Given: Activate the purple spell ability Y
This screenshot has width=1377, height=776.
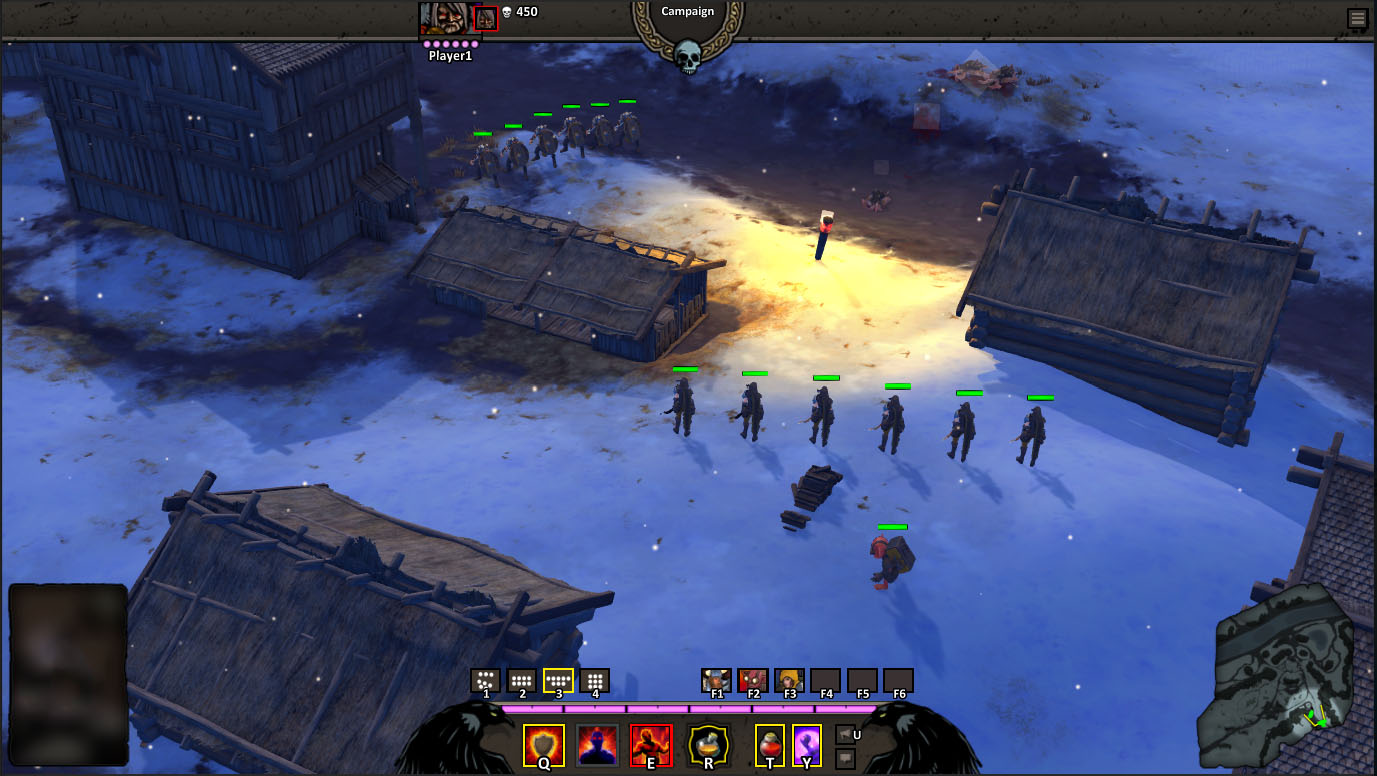Looking at the screenshot, I should (807, 745).
